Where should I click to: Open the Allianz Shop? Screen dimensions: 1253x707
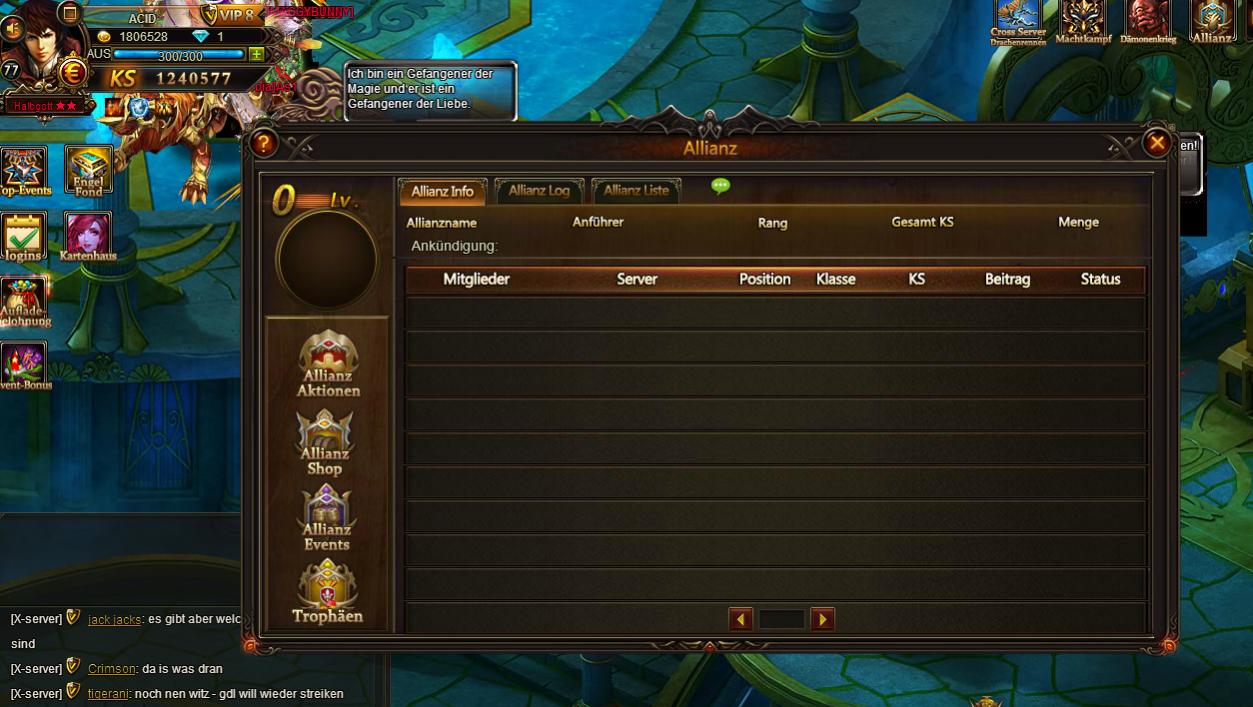click(325, 442)
